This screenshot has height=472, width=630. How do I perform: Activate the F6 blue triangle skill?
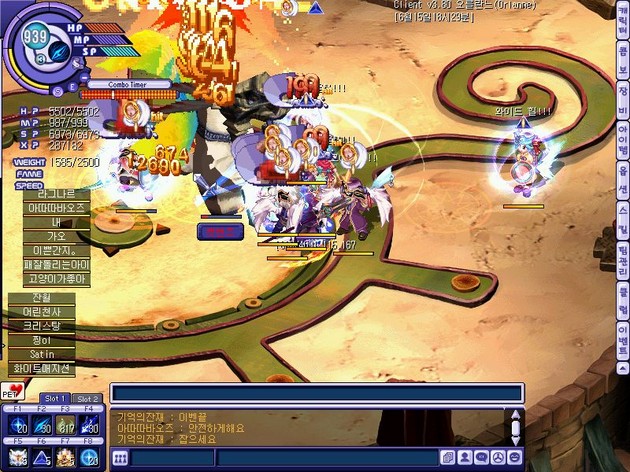(42, 457)
